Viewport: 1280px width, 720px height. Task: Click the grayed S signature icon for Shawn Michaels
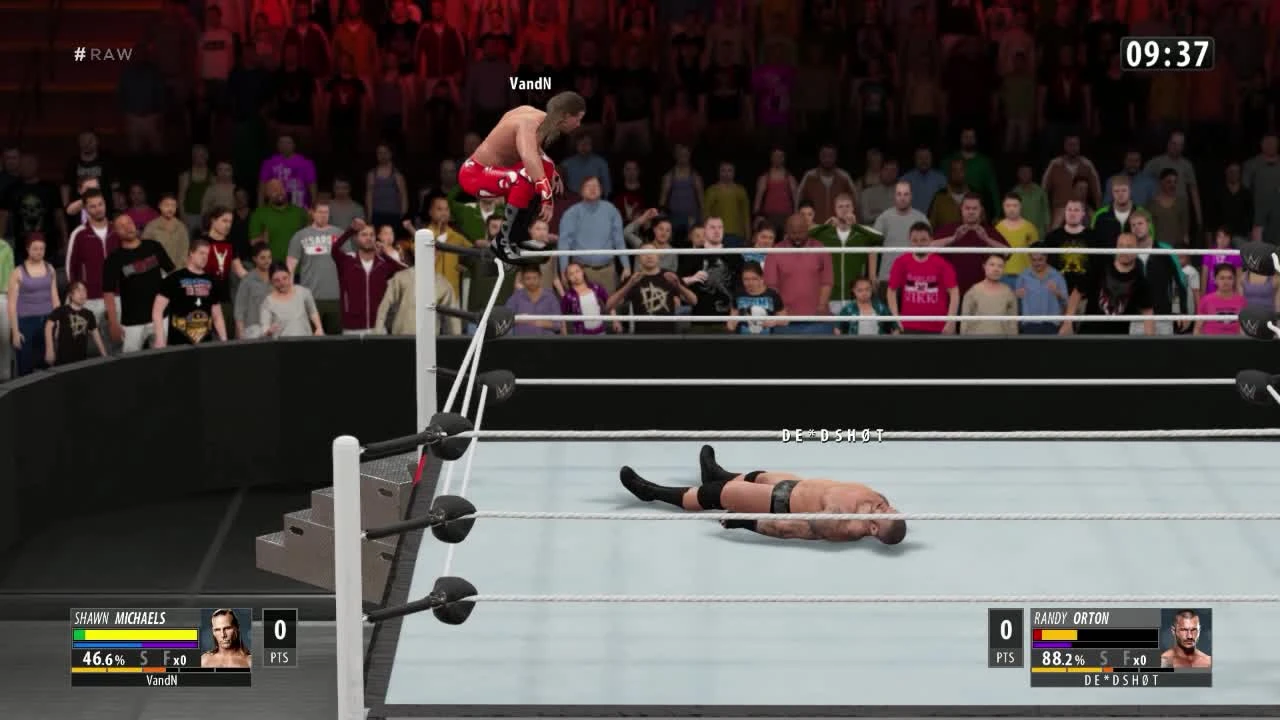tap(143, 659)
